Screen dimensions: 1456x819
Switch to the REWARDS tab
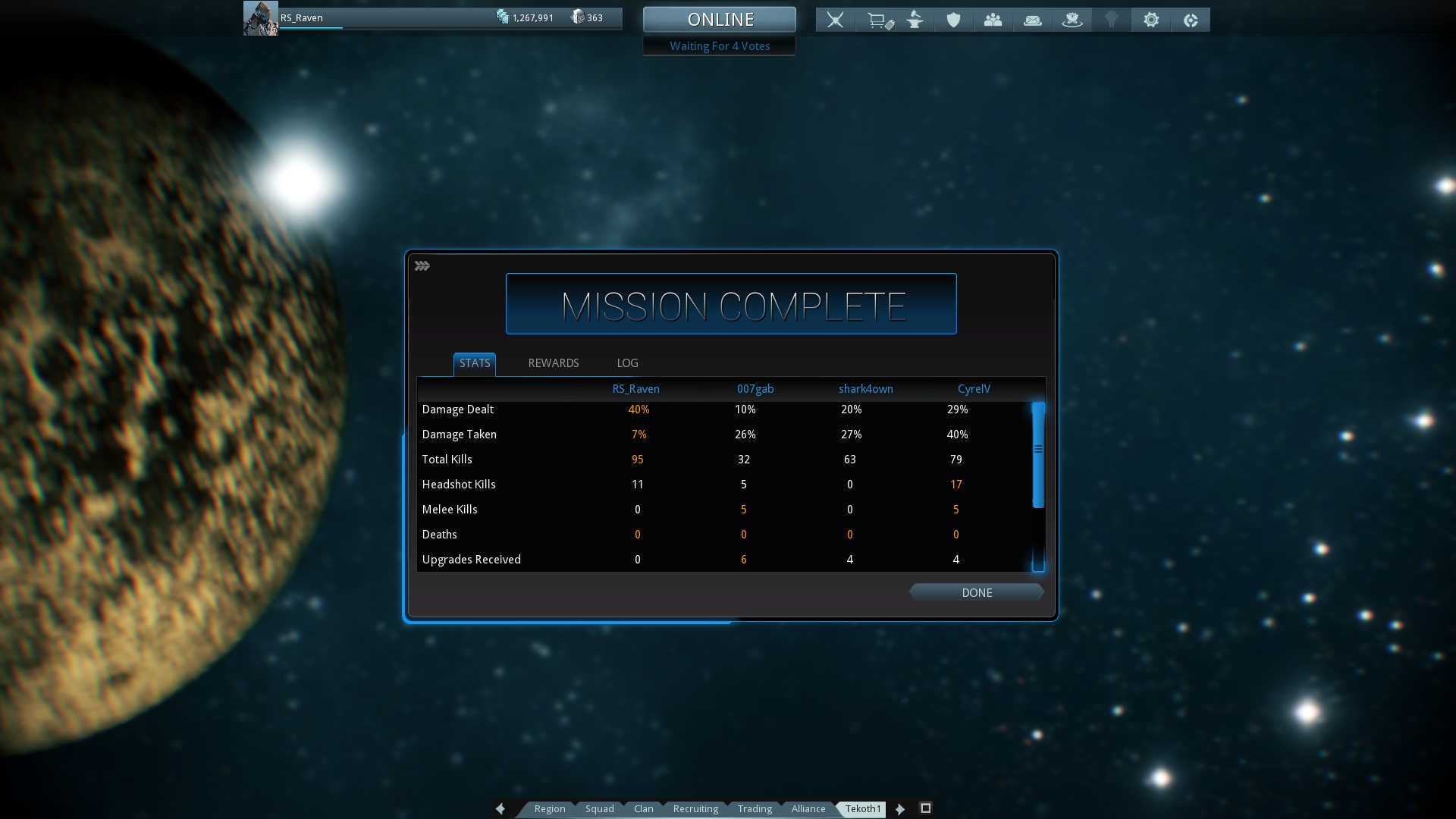553,363
